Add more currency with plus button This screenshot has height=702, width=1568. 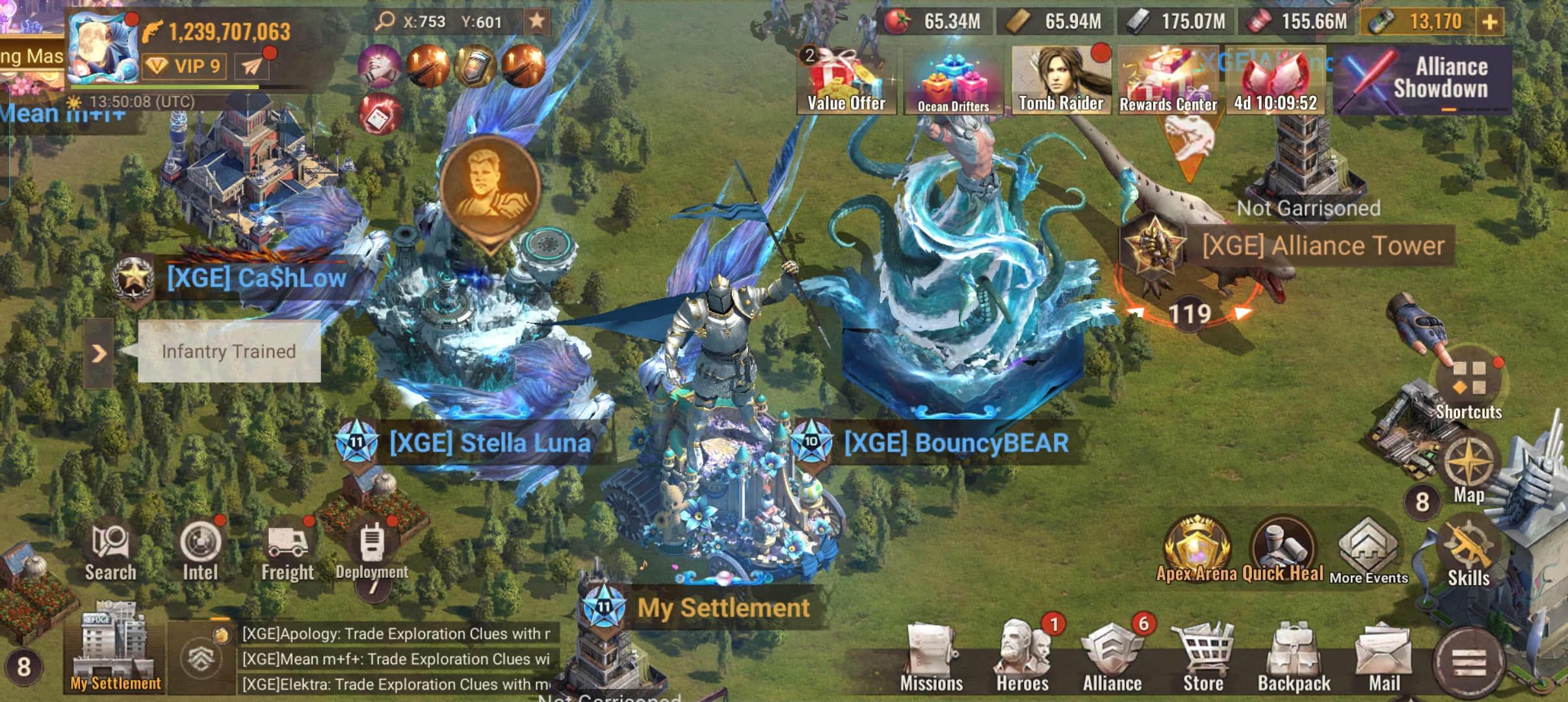pyautogui.click(x=1490, y=22)
